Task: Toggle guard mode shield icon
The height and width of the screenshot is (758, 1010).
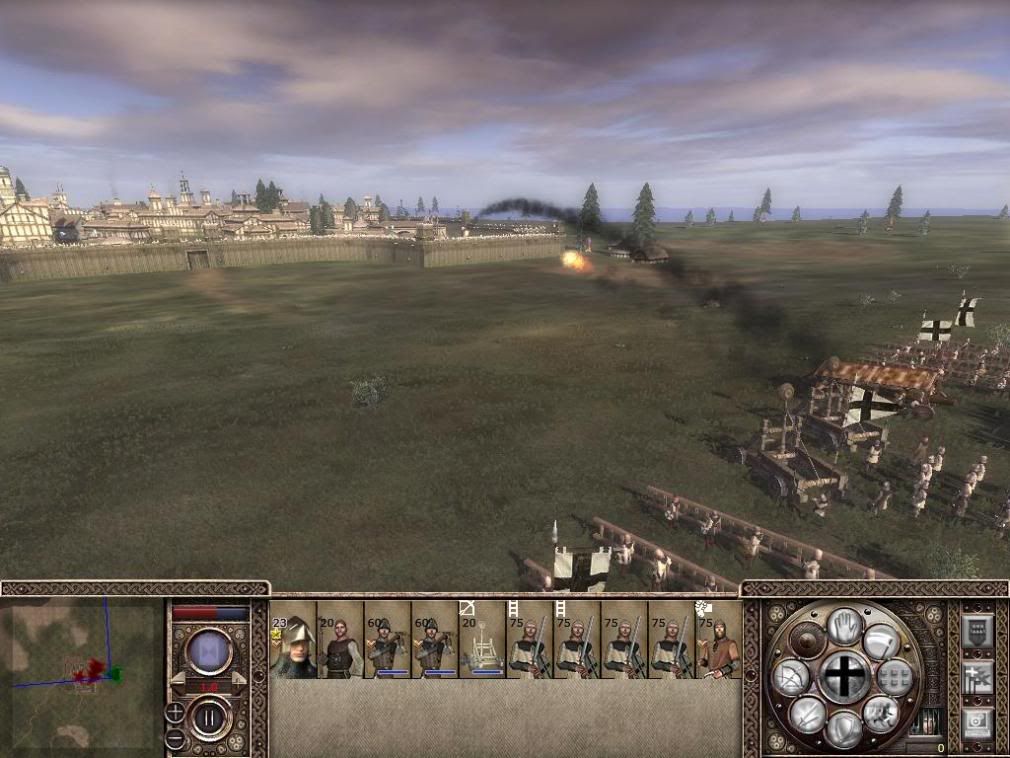Action: pyautogui.click(x=845, y=727)
